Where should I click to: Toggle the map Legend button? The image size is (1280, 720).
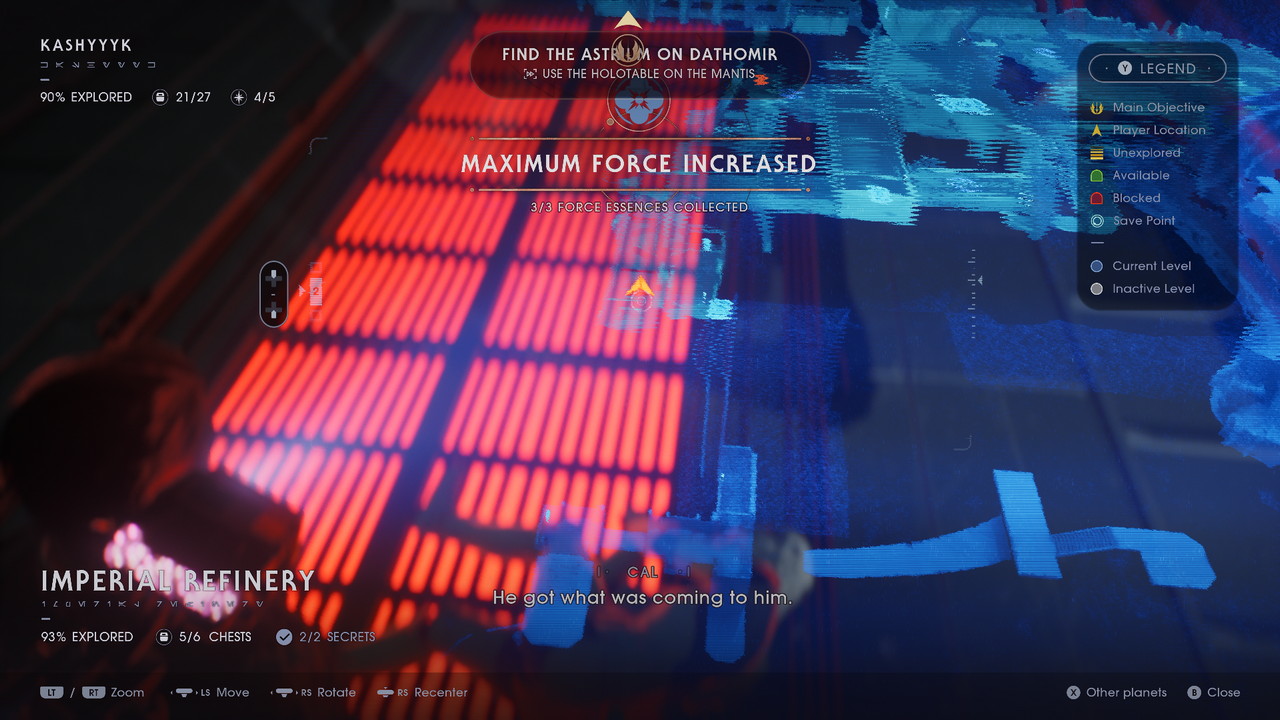click(1157, 69)
